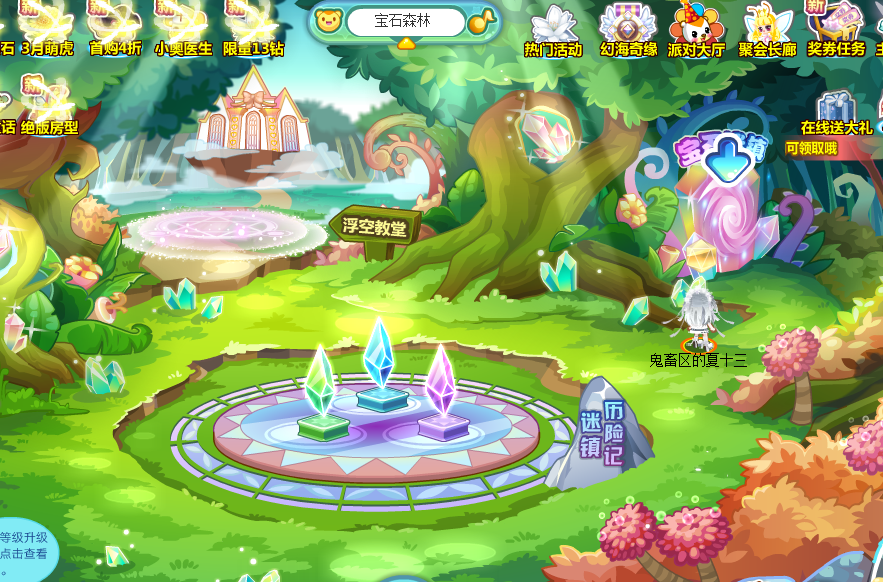Toggle the music note button
This screenshot has width=883, height=582.
(x=482, y=21)
